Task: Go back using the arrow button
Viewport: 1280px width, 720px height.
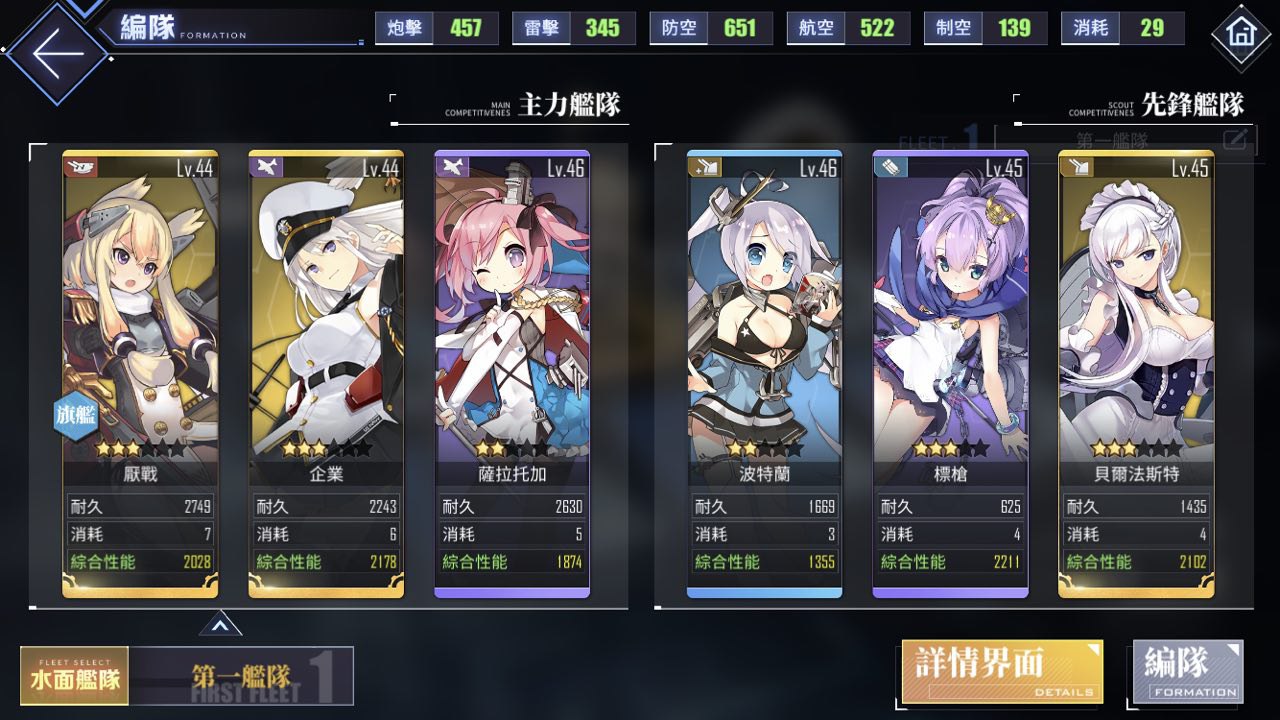Action: point(56,52)
